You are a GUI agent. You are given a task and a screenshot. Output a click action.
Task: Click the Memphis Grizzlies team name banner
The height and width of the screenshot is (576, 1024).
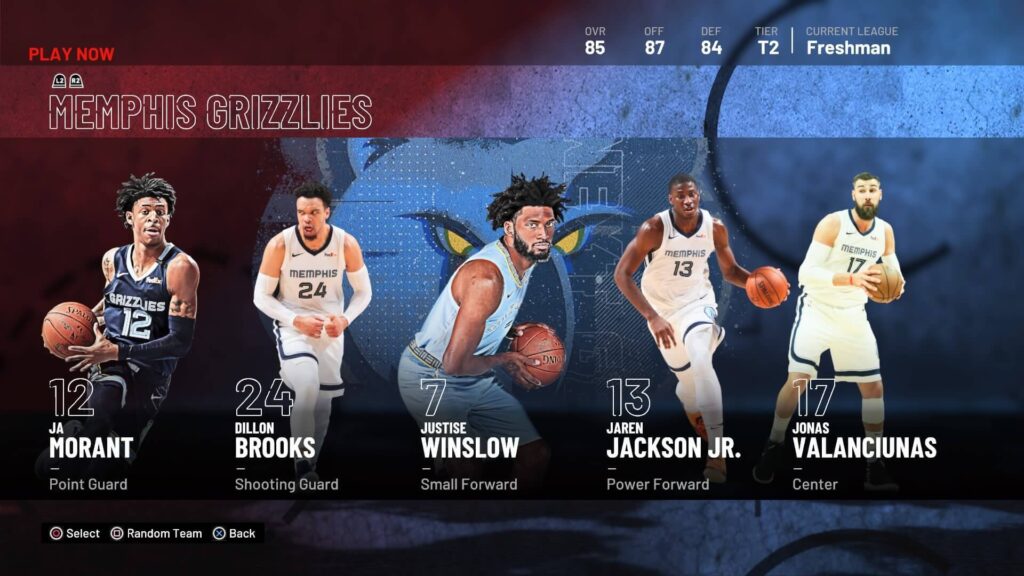click(210, 113)
